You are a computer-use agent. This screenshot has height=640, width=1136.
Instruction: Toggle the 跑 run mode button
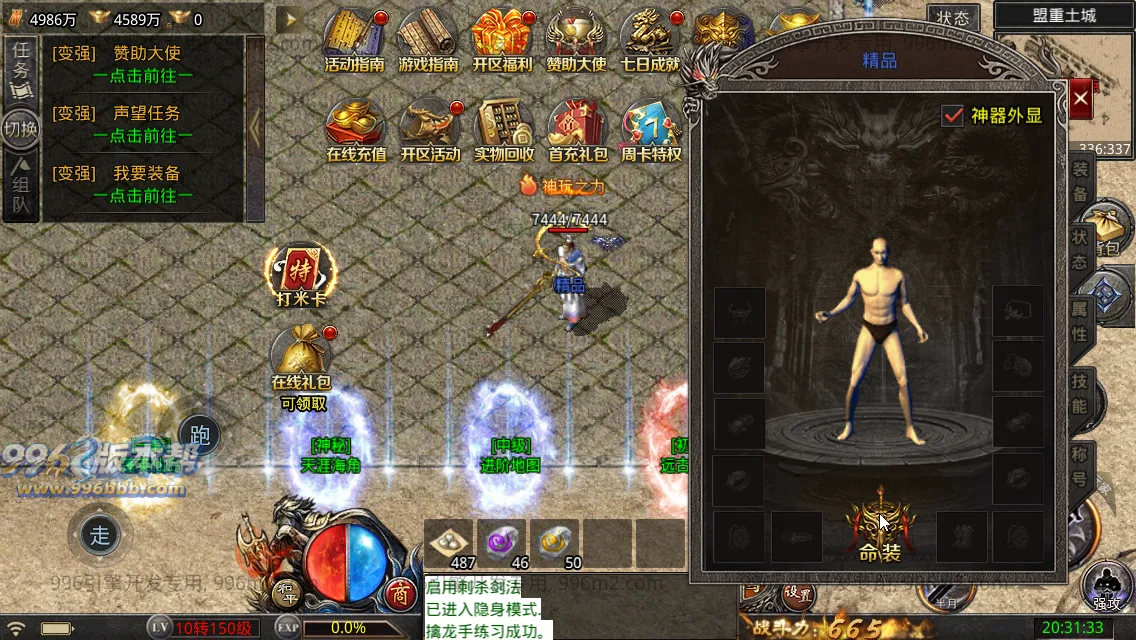click(199, 435)
